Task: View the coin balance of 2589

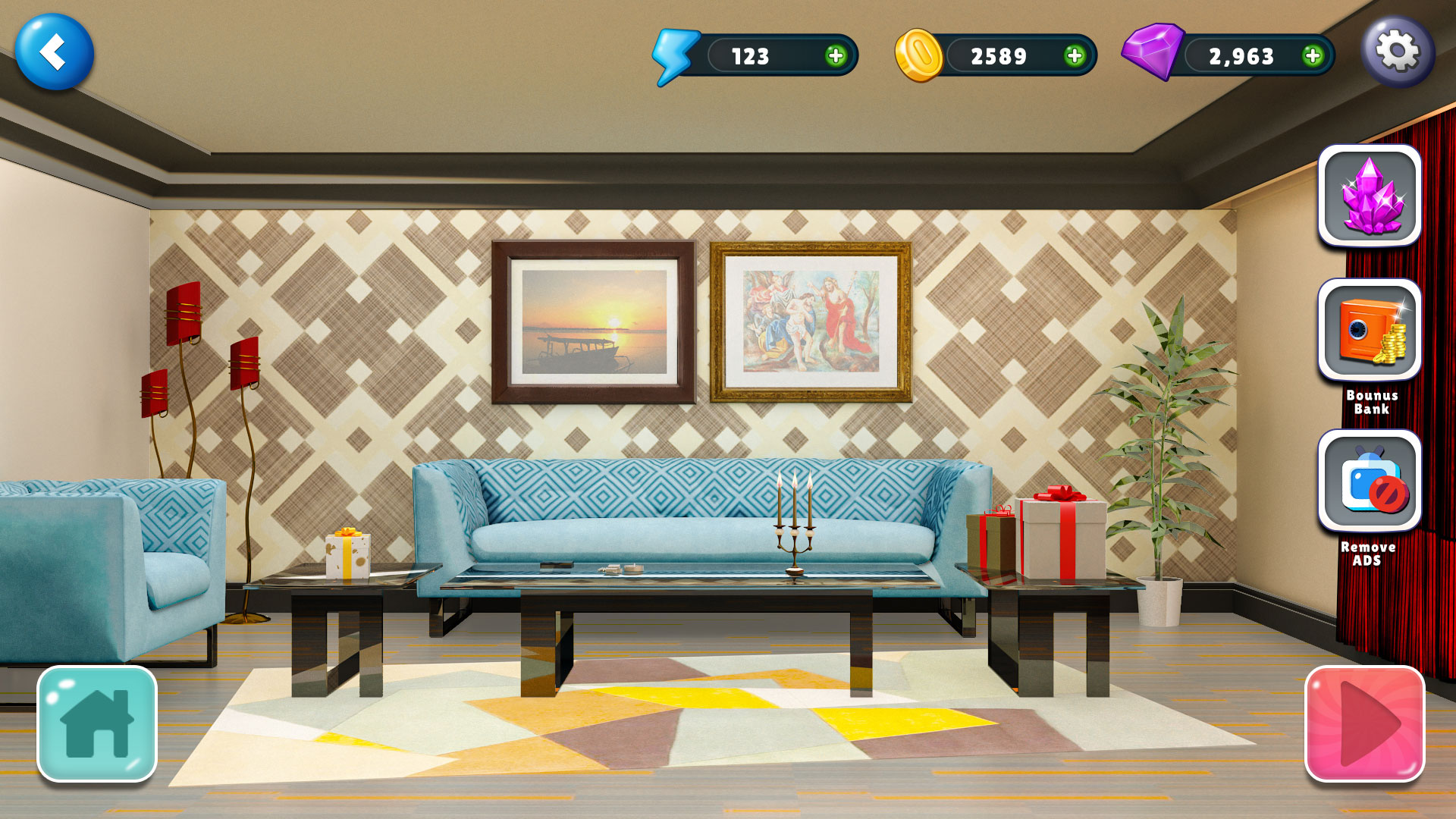Action: [x=999, y=56]
